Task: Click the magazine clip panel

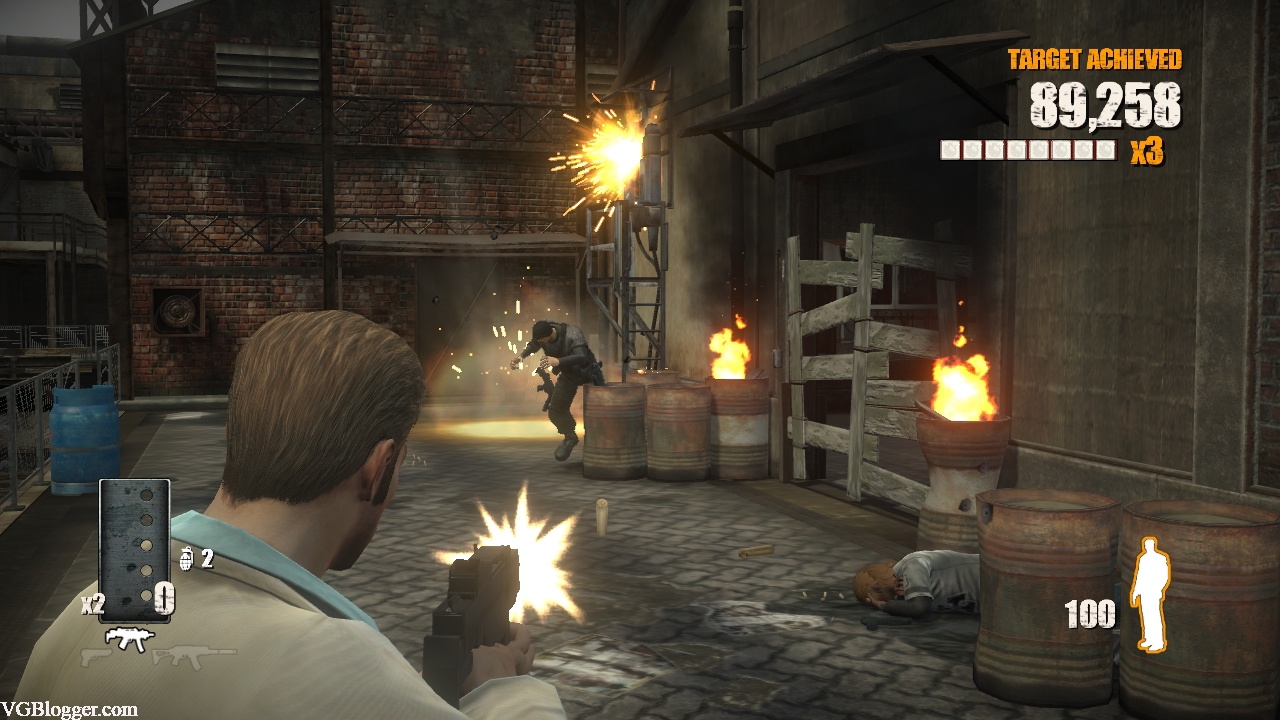Action: pyautogui.click(x=134, y=550)
